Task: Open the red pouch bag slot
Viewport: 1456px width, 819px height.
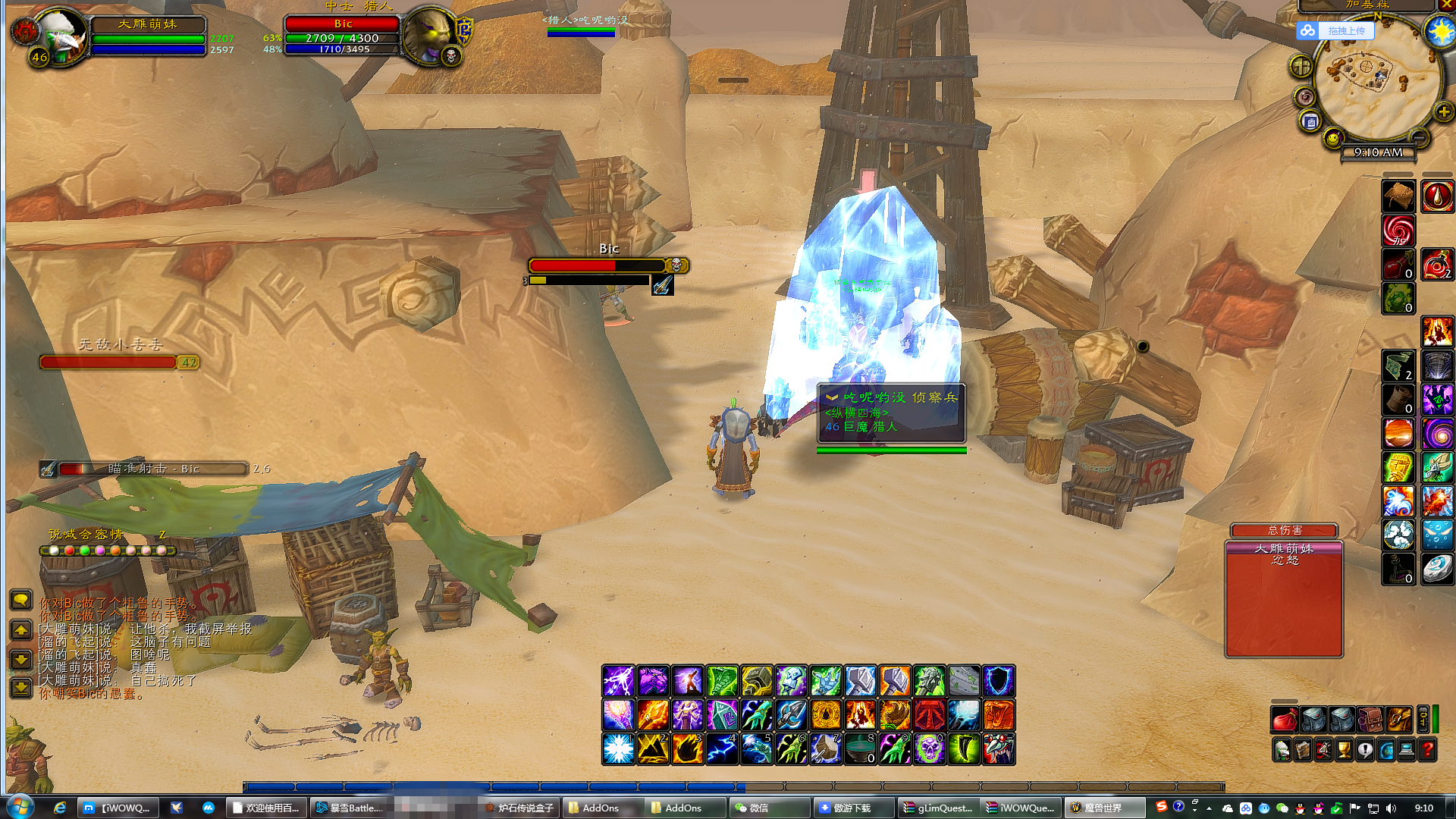Action: click(x=1284, y=719)
